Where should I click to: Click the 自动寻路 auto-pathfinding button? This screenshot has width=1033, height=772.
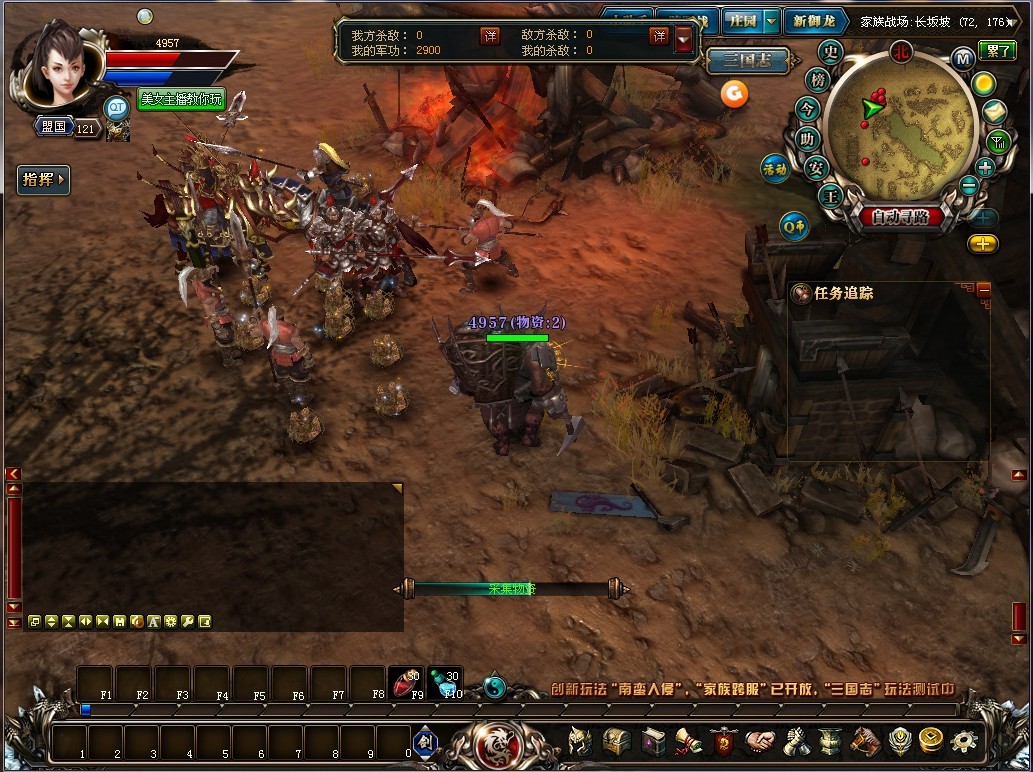(x=900, y=217)
